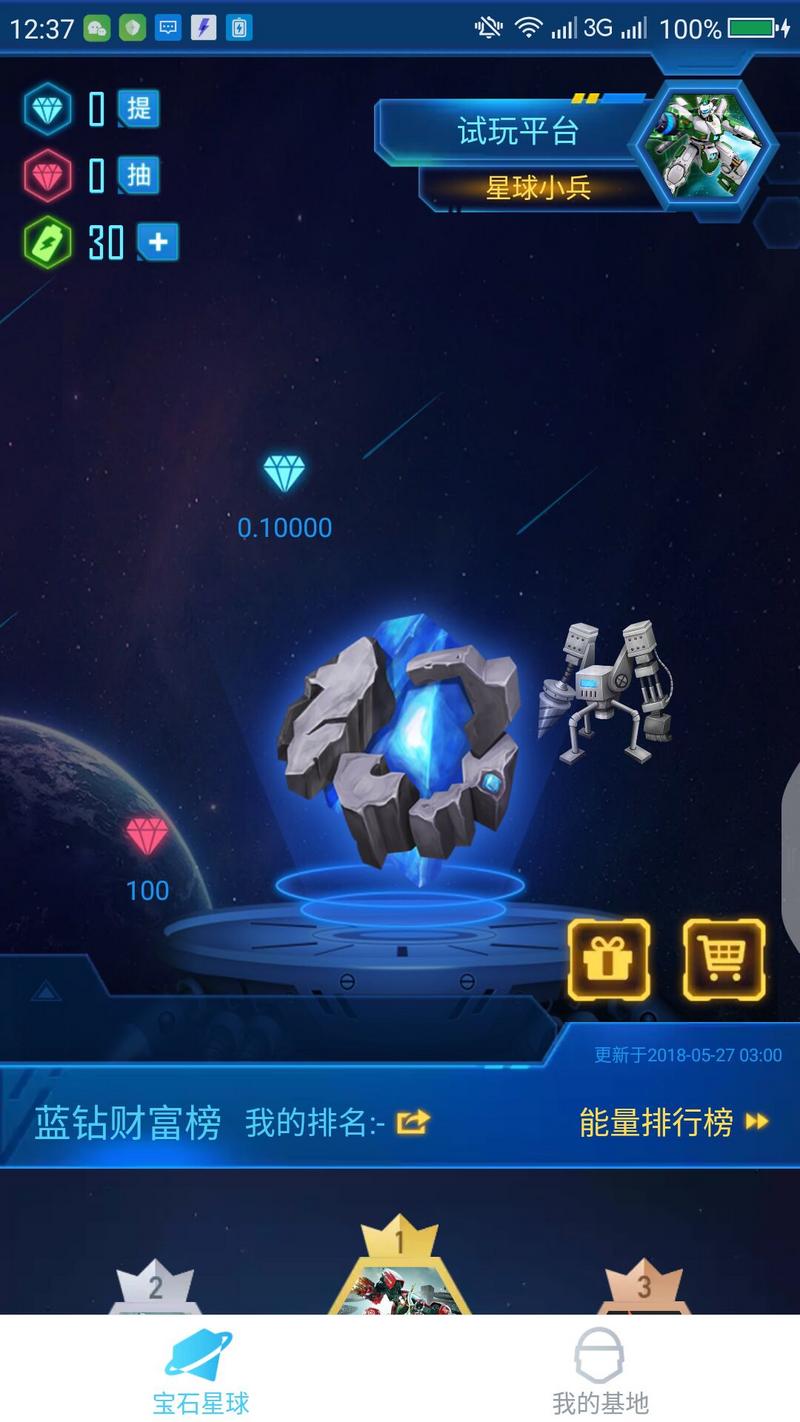Open the gift box rewards
This screenshot has width=800, height=1422.
(609, 960)
